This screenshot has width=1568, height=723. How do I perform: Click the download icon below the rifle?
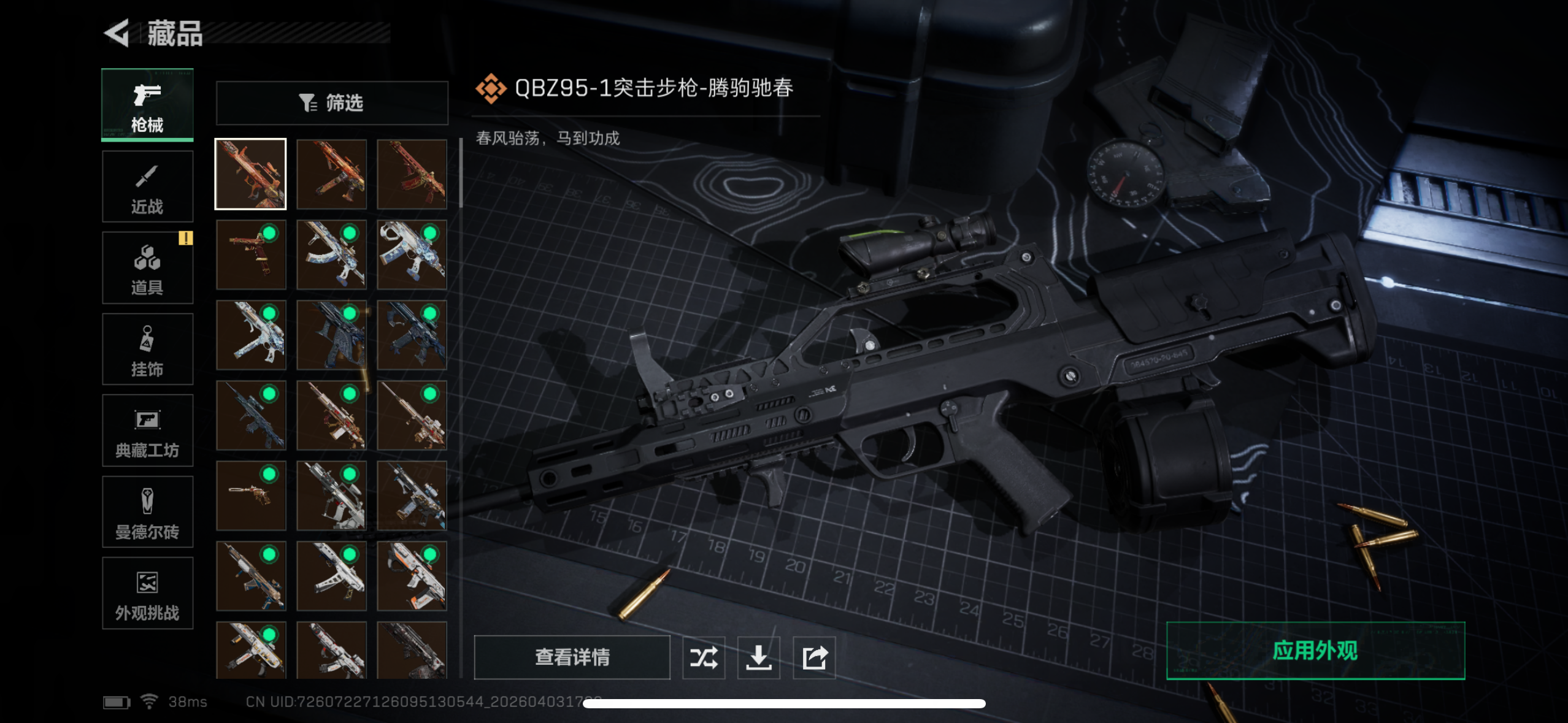759,657
